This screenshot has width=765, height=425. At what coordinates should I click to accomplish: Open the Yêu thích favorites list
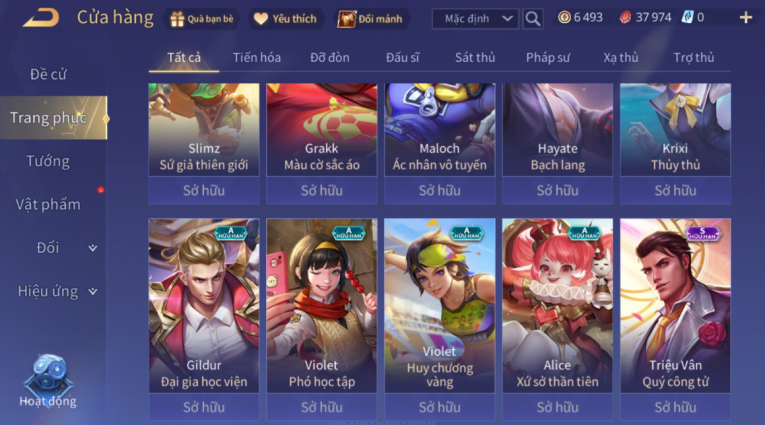(x=287, y=18)
